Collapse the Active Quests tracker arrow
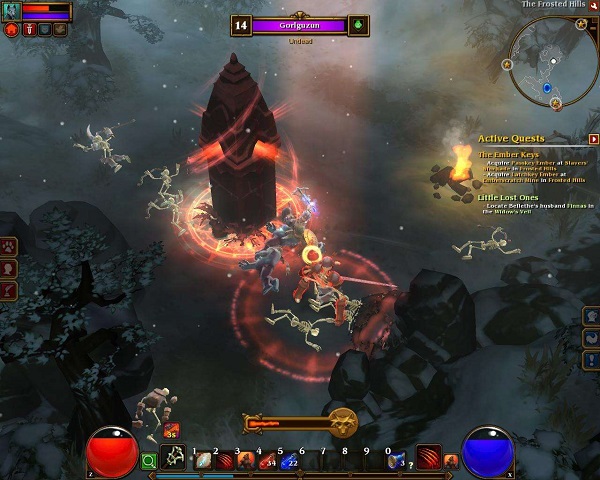This screenshot has height=480, width=600. (x=594, y=138)
